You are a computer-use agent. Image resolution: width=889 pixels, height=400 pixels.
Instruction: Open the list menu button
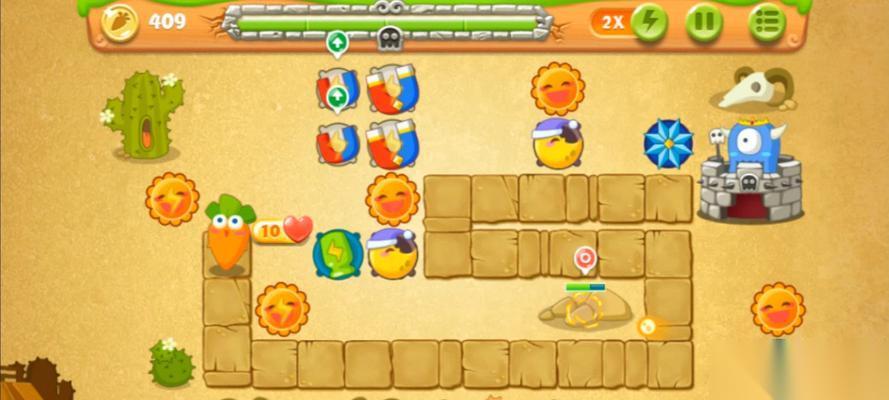(767, 22)
